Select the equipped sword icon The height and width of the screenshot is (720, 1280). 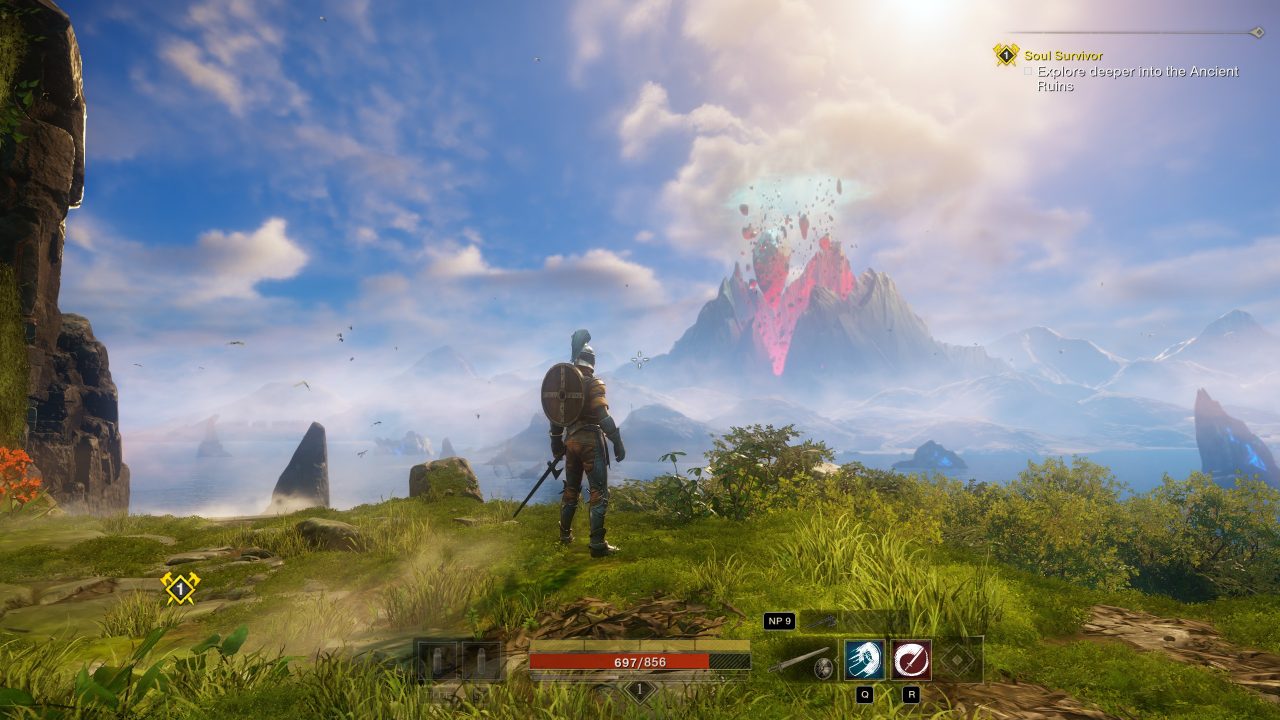pyautogui.click(x=802, y=660)
